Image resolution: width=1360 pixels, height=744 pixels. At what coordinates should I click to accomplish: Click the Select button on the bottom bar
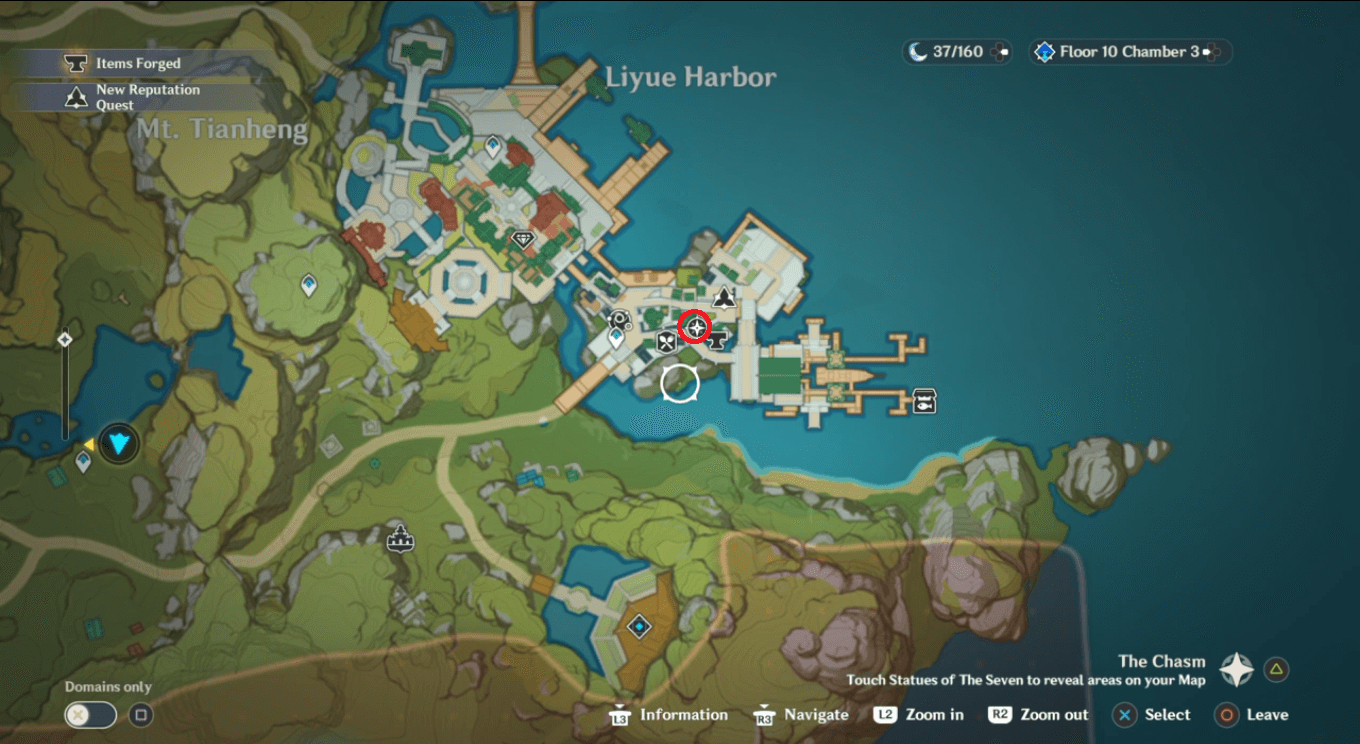pyautogui.click(x=1152, y=715)
